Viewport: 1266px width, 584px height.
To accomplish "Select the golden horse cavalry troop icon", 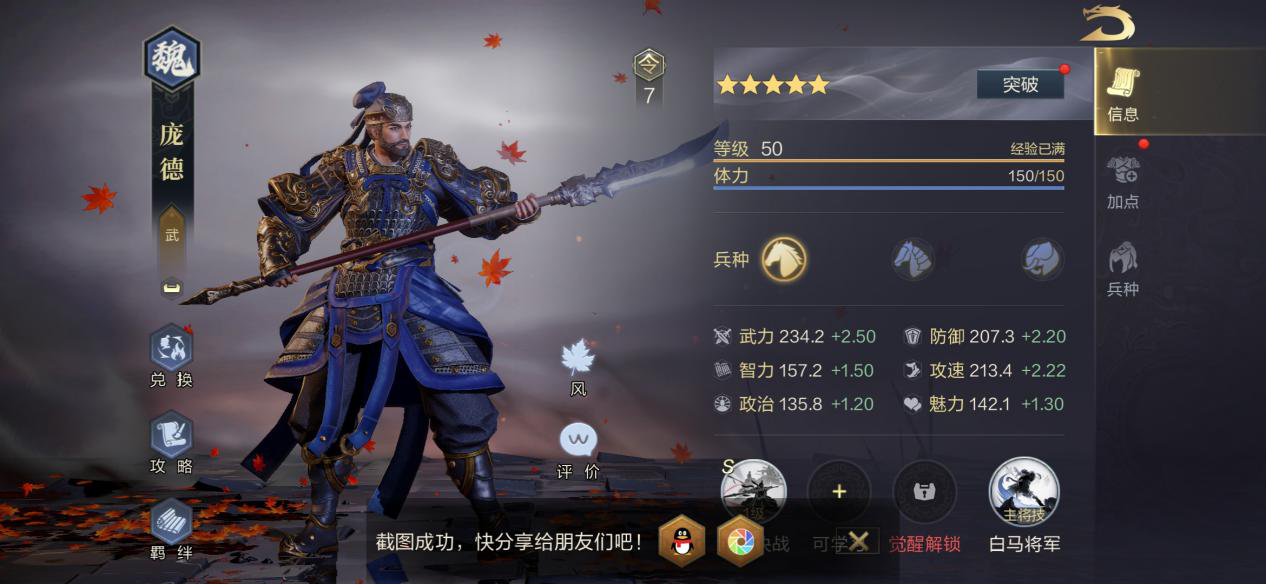I will pos(784,259).
